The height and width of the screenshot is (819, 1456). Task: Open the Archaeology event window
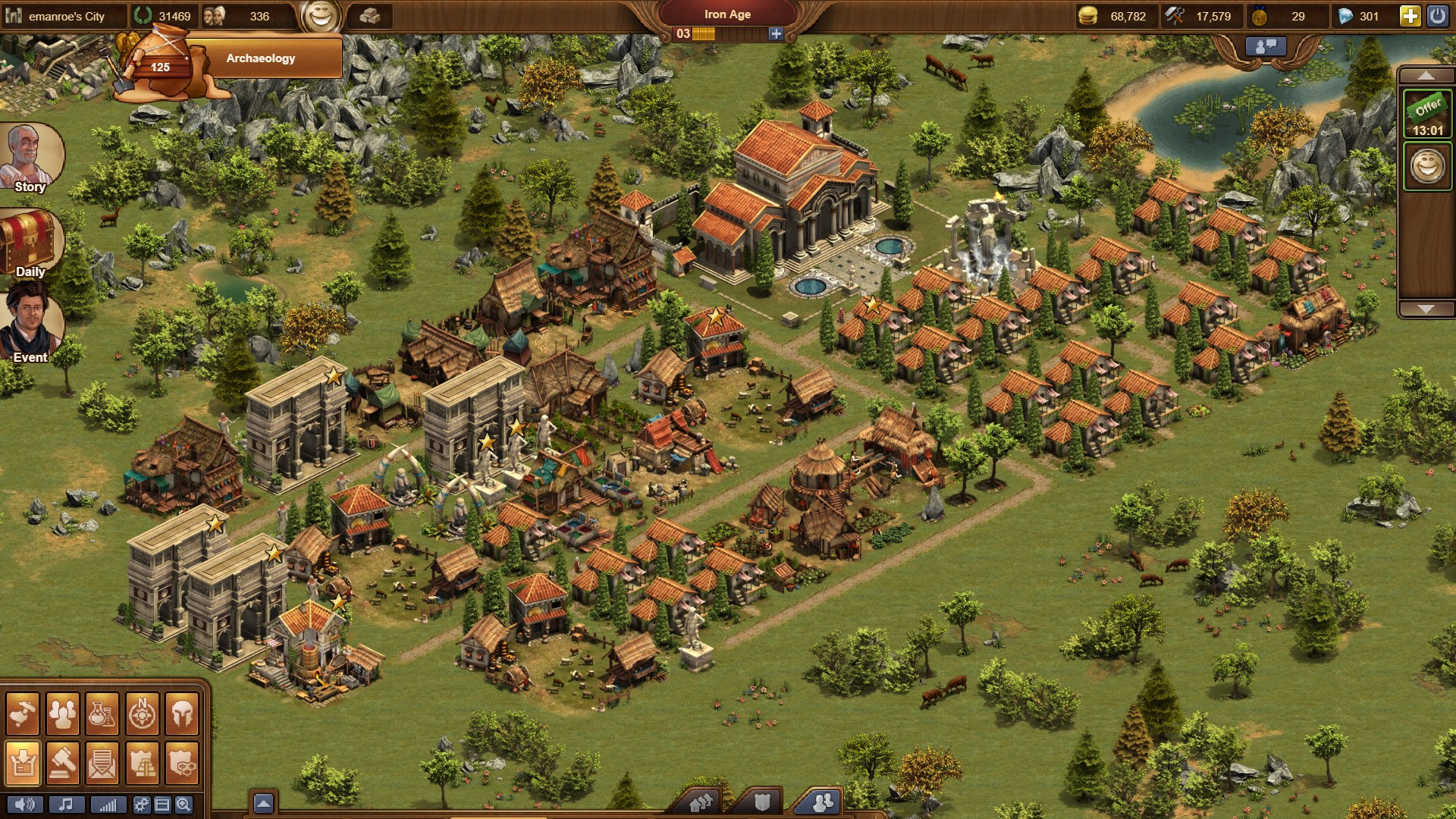tap(259, 58)
